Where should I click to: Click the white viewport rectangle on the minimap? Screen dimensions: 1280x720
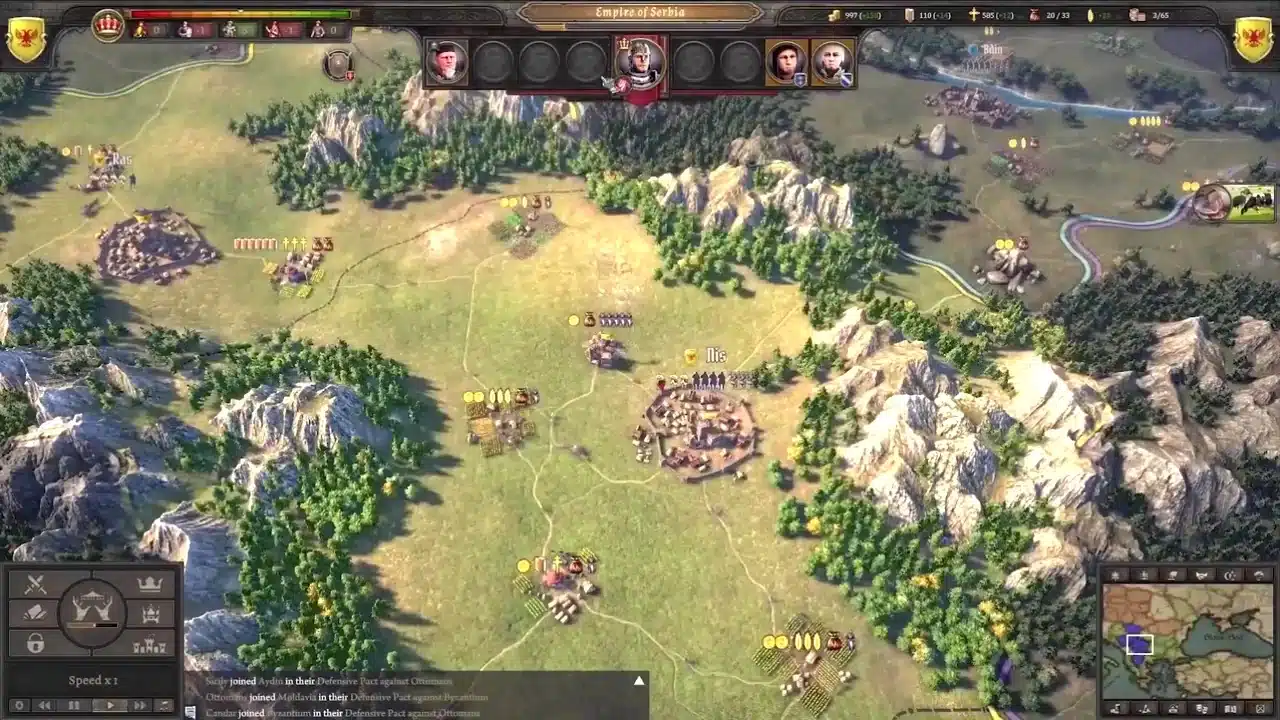click(x=1140, y=643)
